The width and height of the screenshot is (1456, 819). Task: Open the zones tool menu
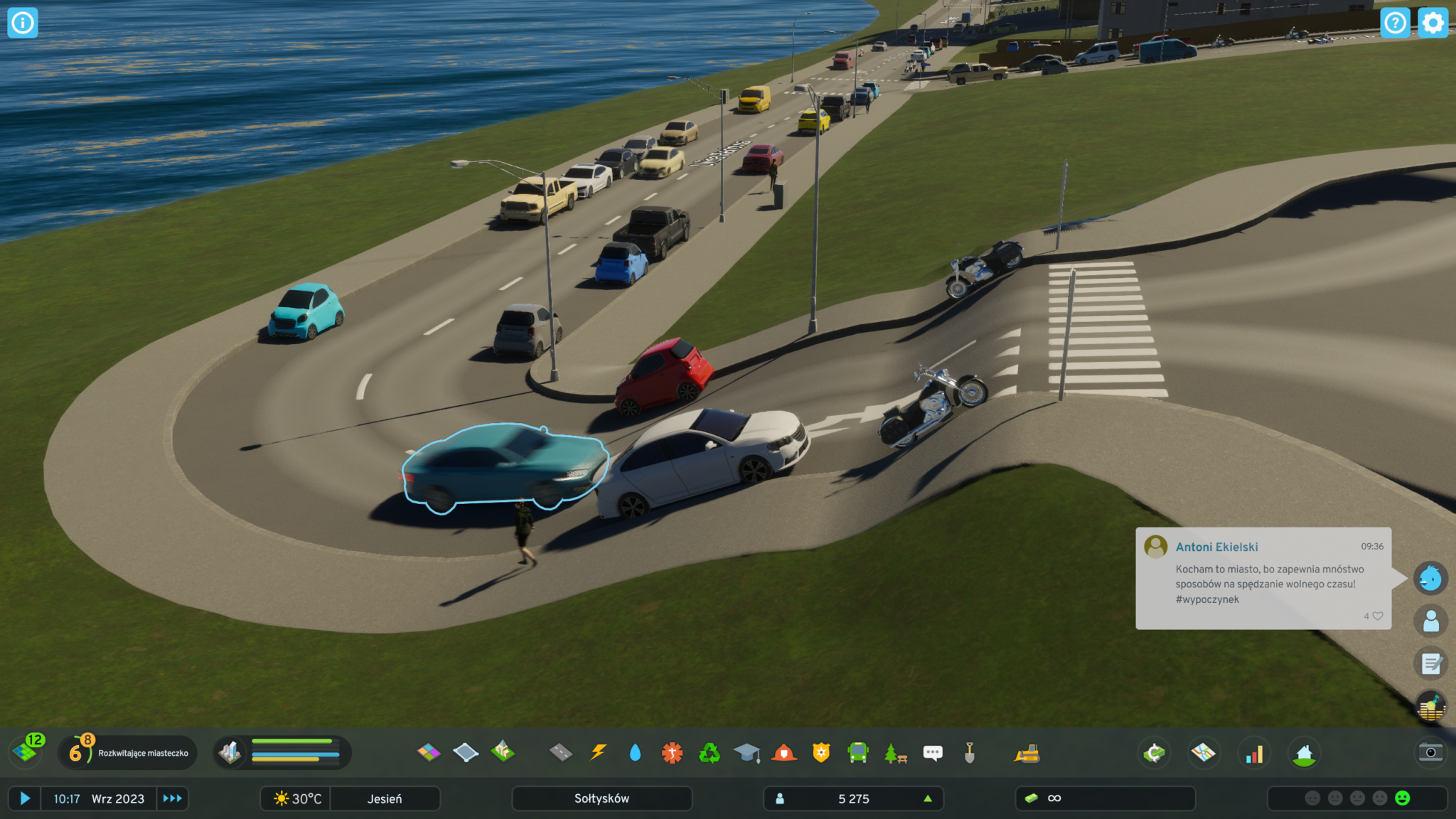pyautogui.click(x=429, y=752)
